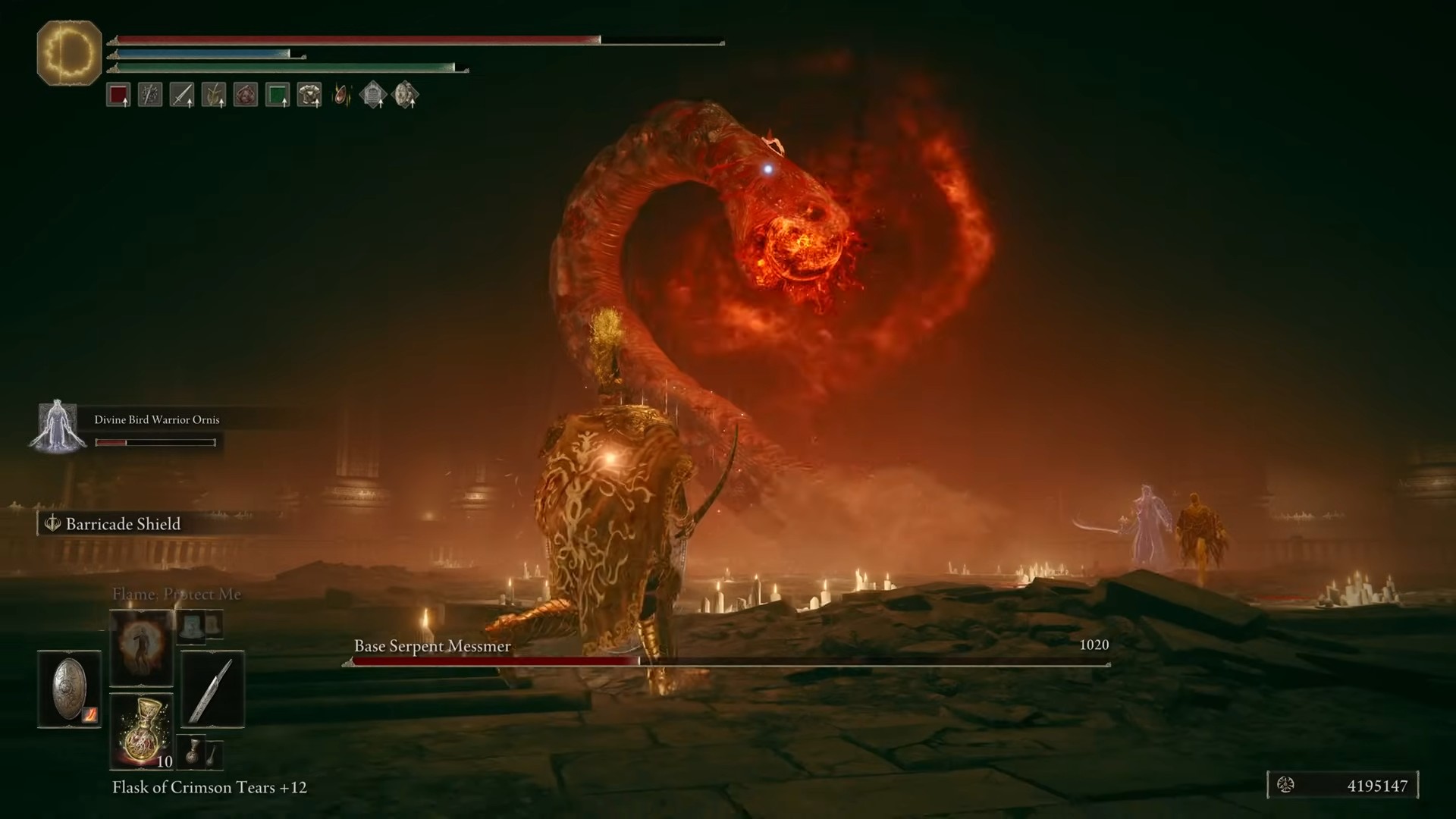Click the chest armor buff icon
The height and width of the screenshot is (819, 1456).
pyautogui.click(x=309, y=96)
